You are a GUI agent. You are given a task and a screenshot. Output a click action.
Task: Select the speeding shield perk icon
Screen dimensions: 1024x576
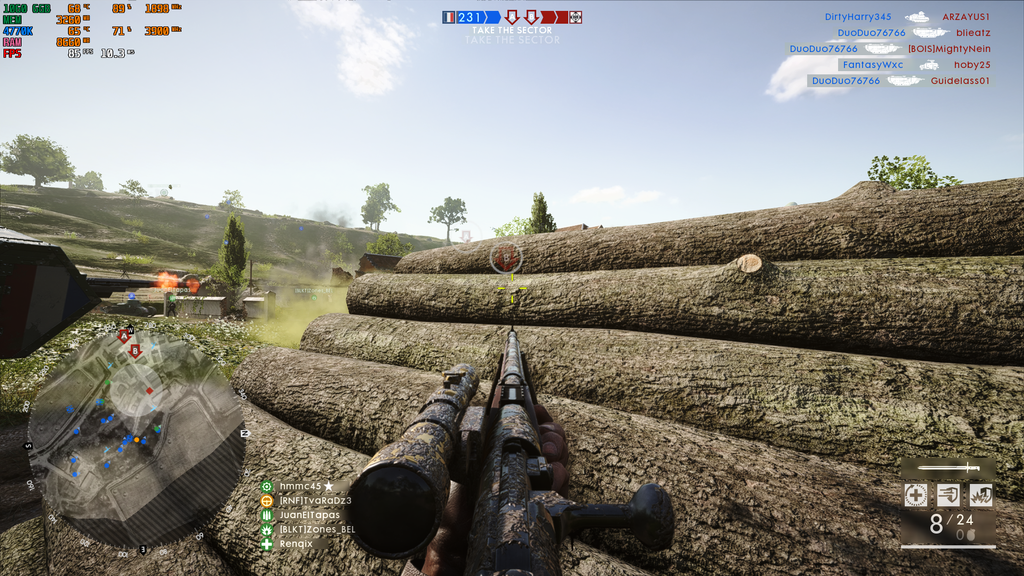[948, 494]
